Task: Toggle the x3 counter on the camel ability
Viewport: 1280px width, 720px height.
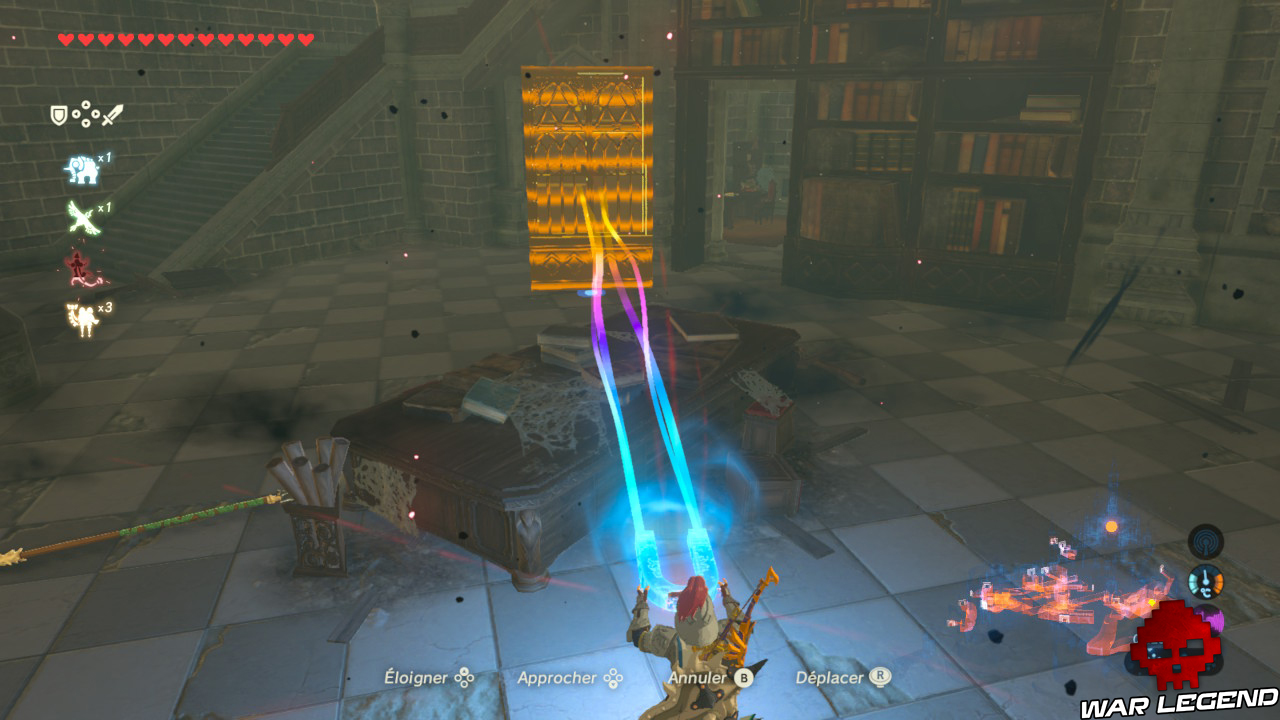Action: 105,308
